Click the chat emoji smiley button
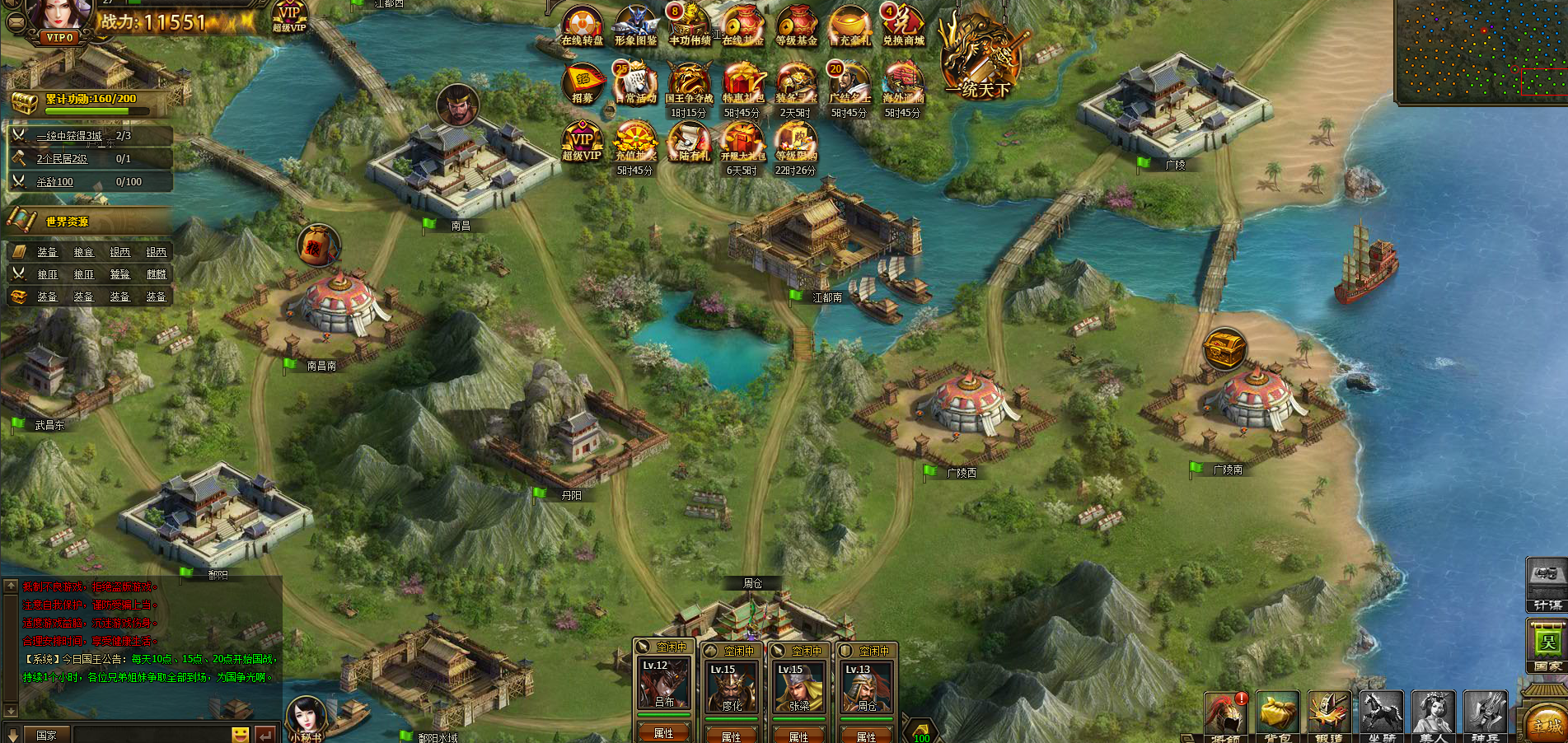This screenshot has width=1568, height=743. (x=240, y=734)
